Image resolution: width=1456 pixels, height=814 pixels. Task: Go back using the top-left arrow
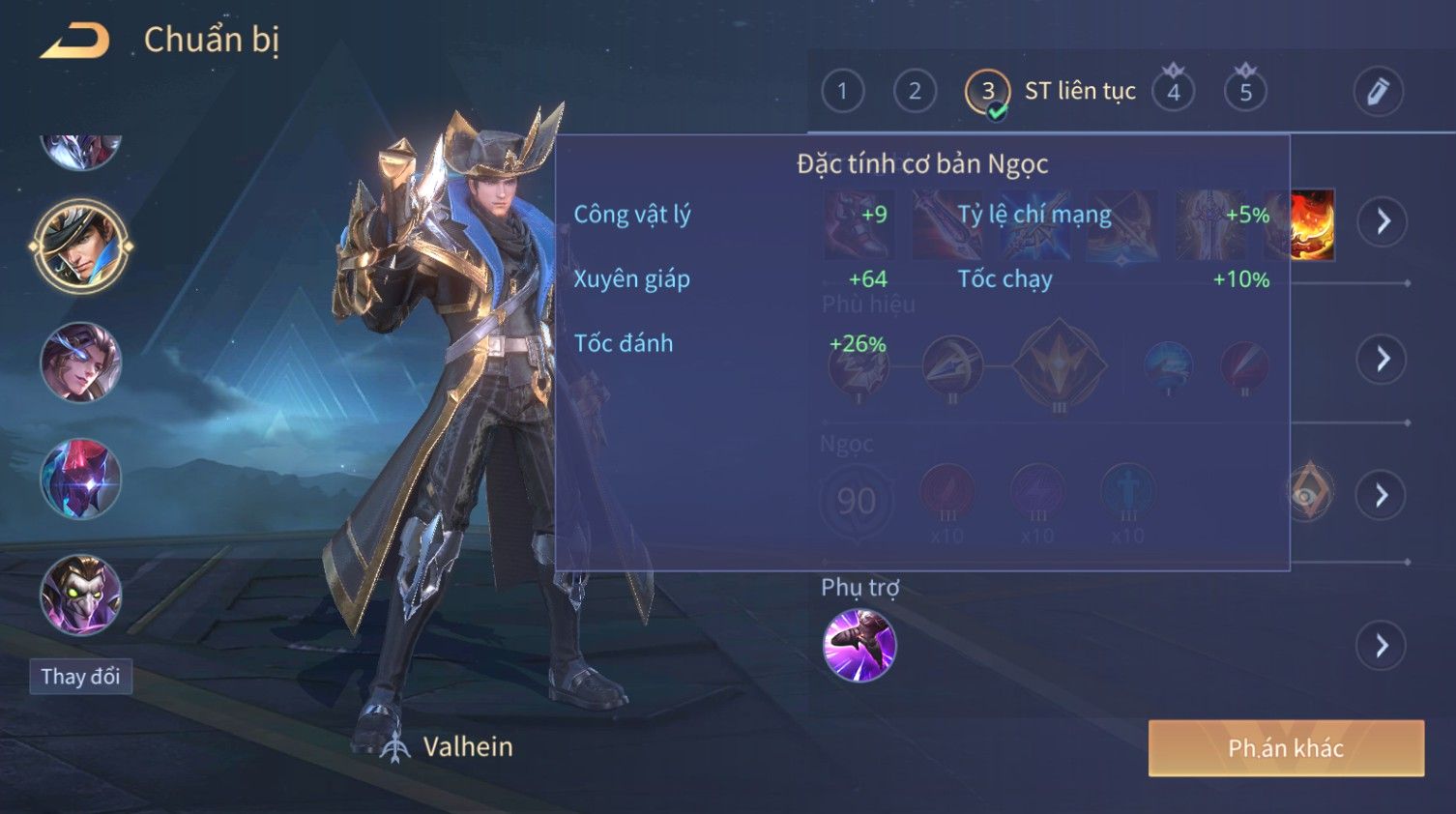[75, 41]
